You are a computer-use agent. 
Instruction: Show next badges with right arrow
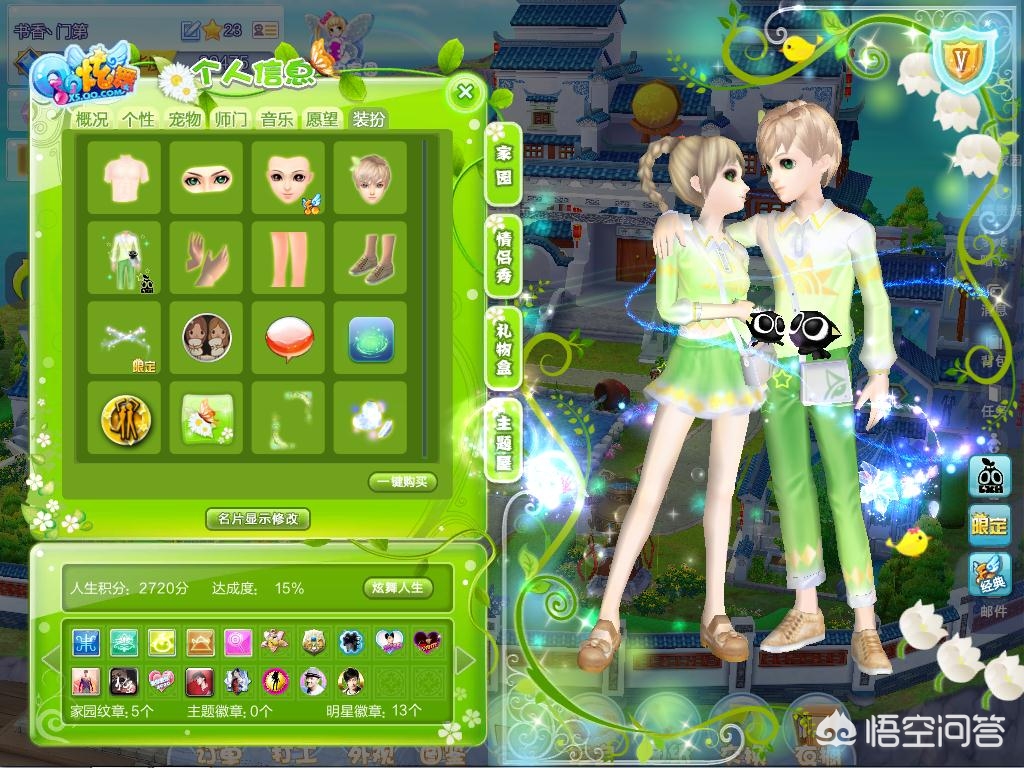coord(465,660)
